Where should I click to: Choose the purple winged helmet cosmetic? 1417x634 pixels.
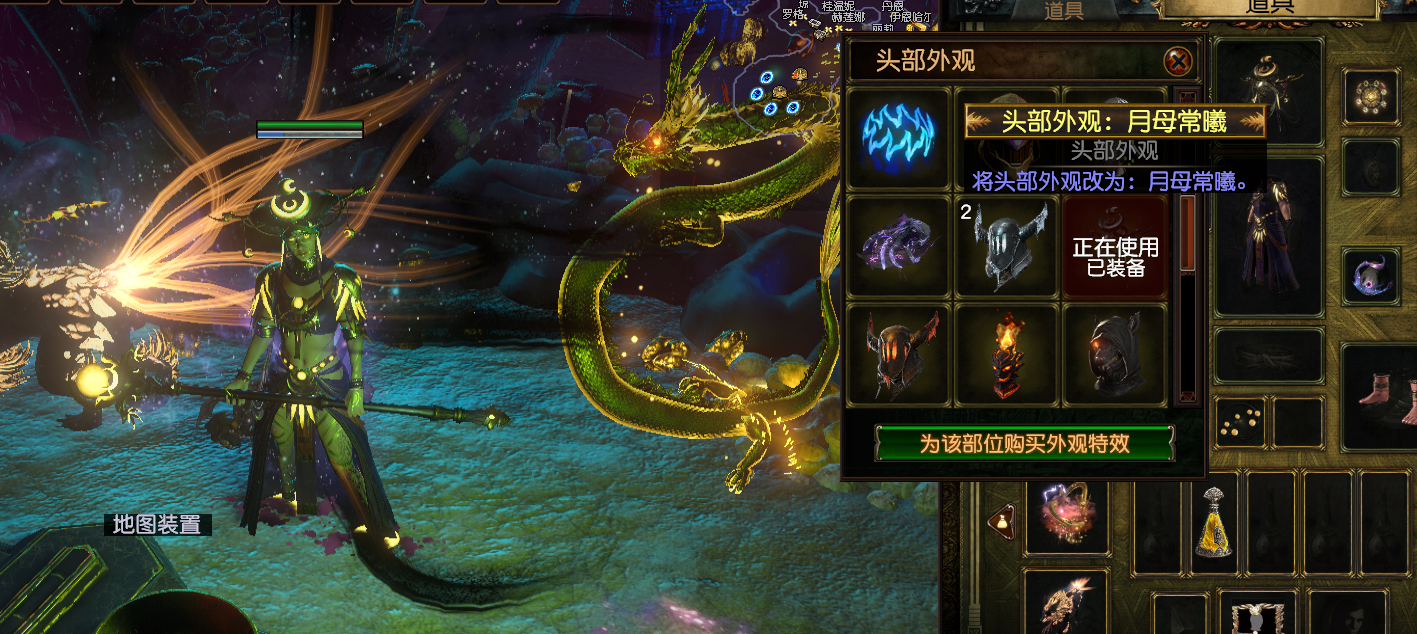click(898, 246)
